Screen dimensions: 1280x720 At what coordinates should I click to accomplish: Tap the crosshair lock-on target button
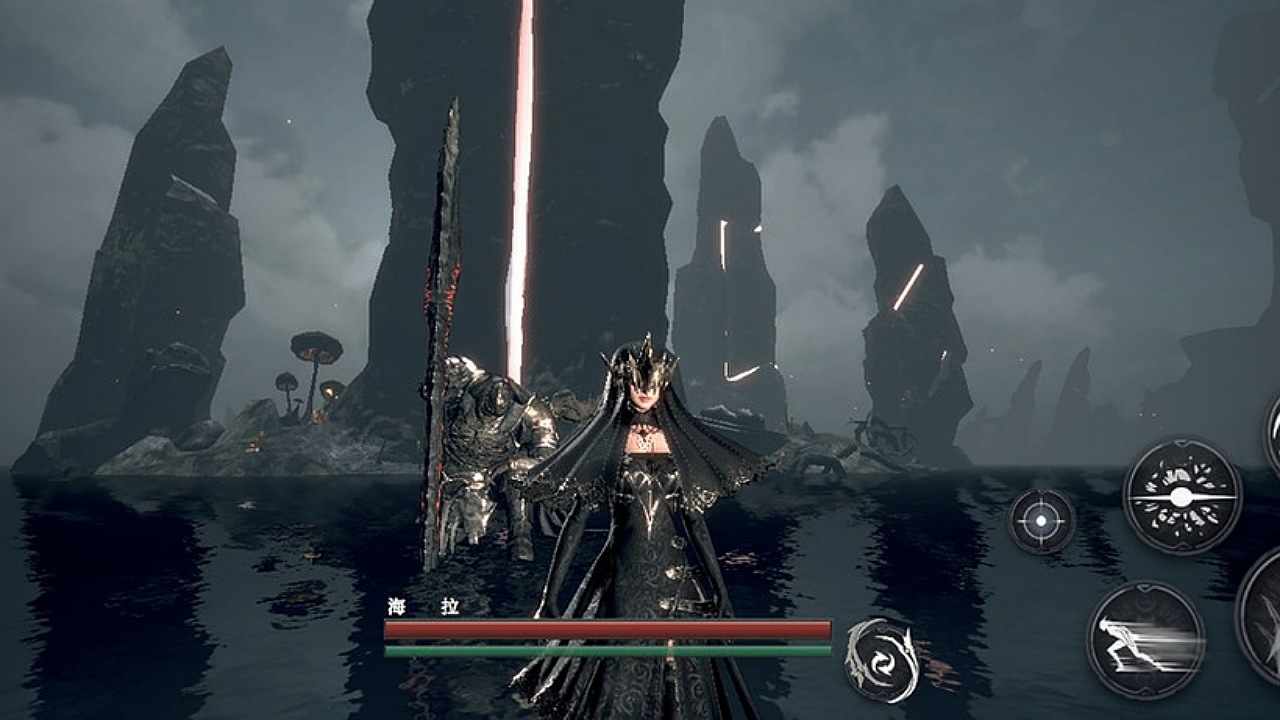1041,521
